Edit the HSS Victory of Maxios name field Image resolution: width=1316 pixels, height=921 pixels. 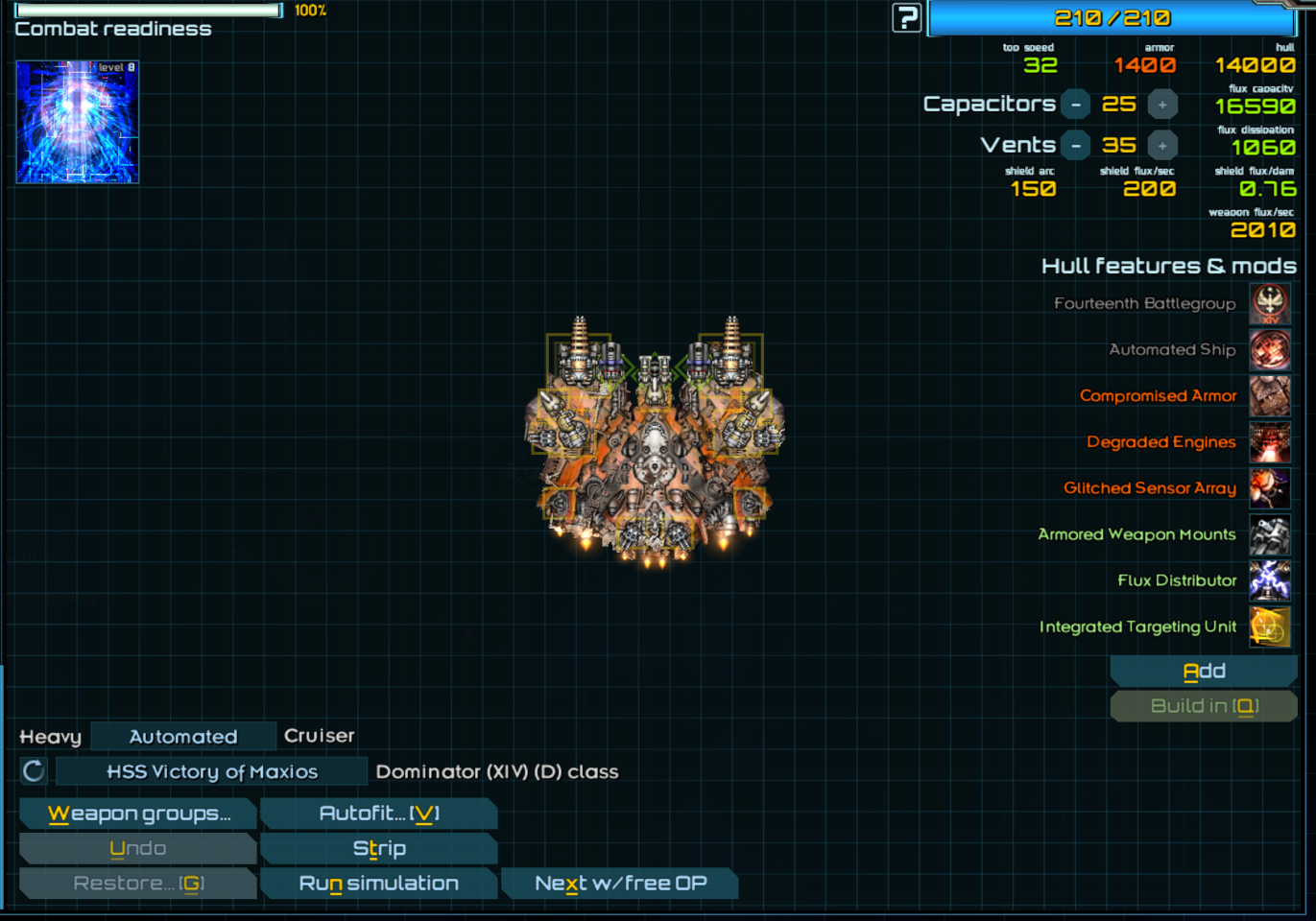211,771
